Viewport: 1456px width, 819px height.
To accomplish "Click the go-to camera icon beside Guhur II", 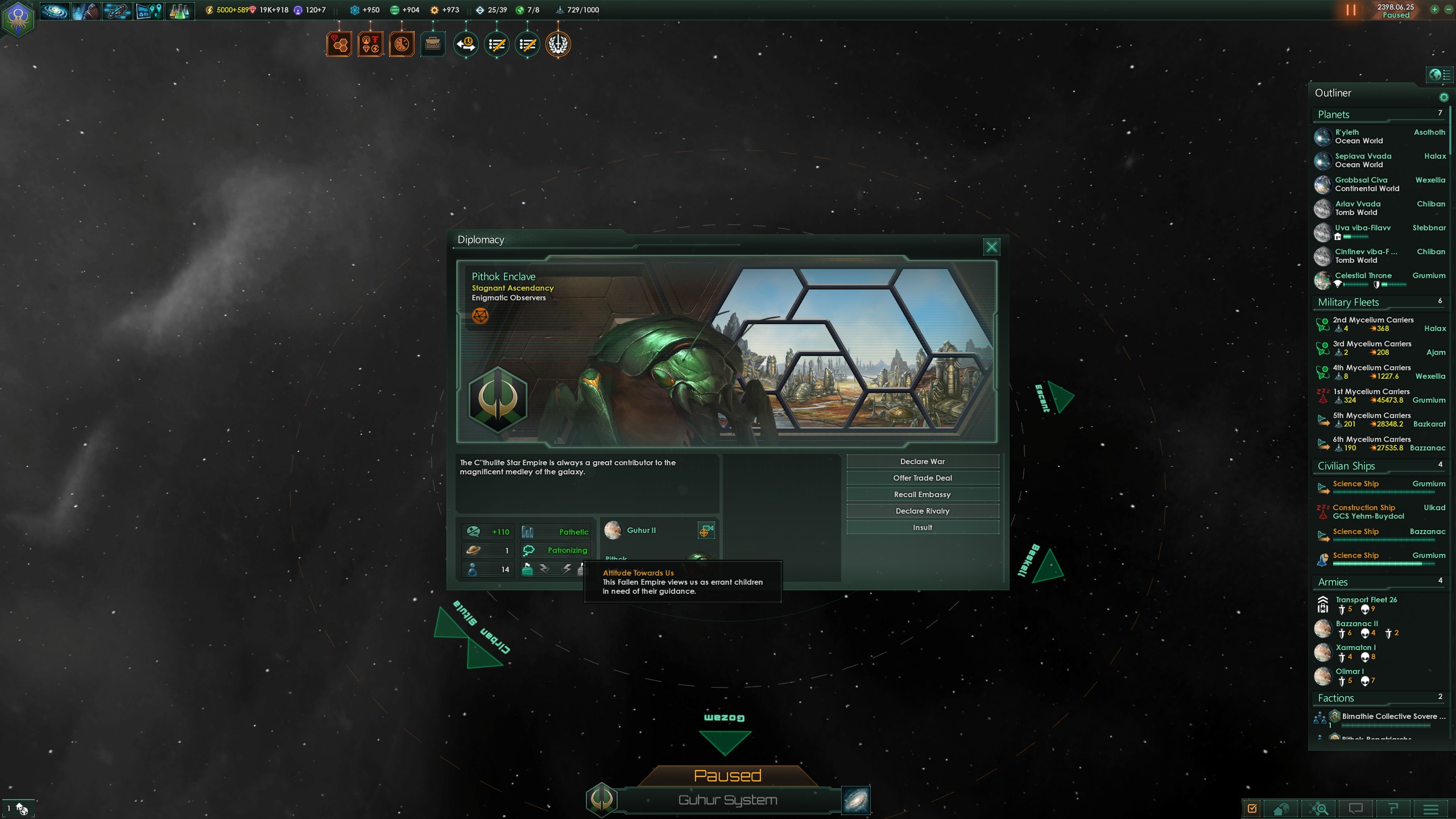I will tap(706, 529).
